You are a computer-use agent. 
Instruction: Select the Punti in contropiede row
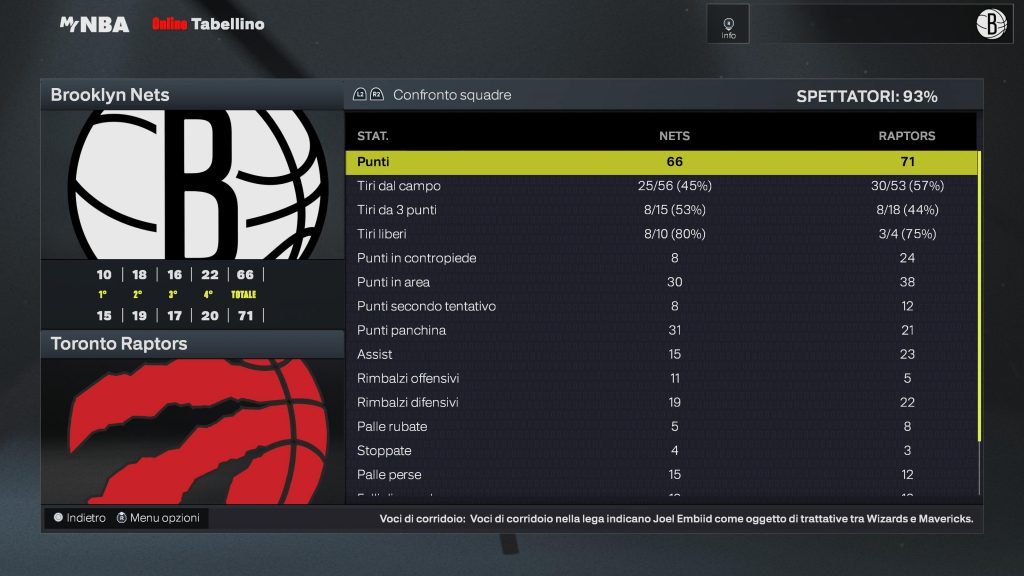point(661,258)
